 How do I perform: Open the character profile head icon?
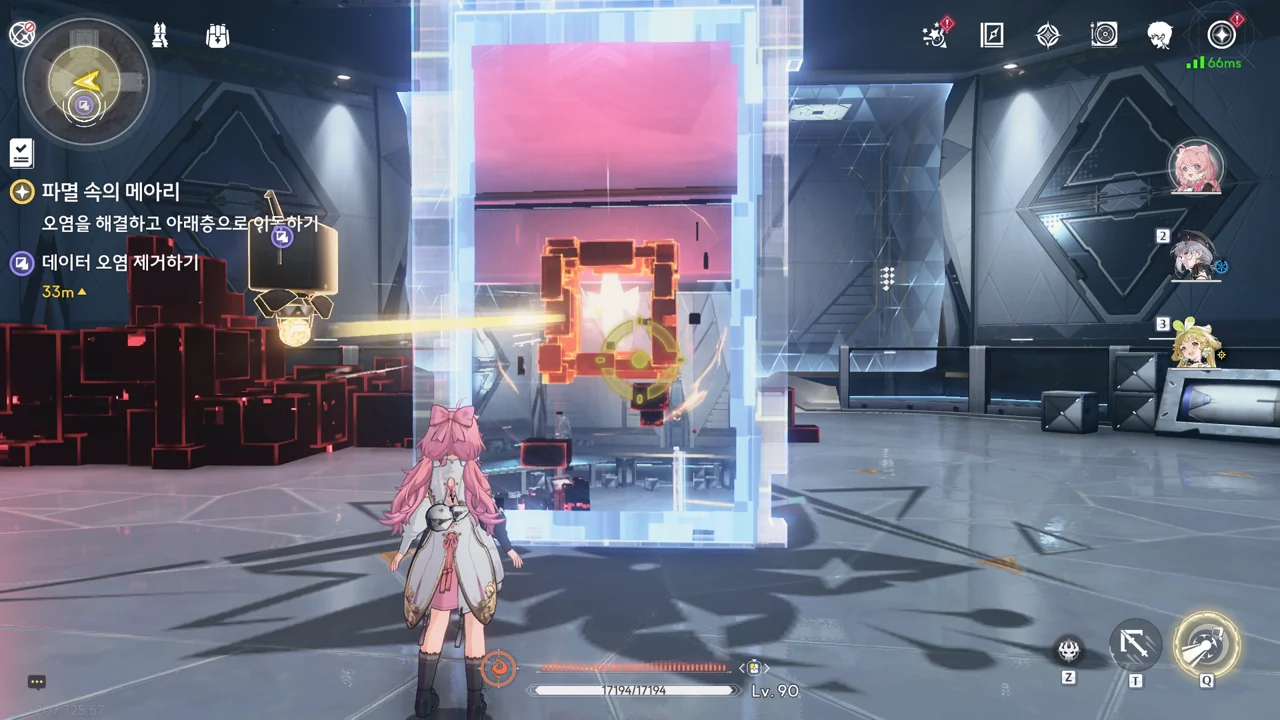click(1160, 36)
